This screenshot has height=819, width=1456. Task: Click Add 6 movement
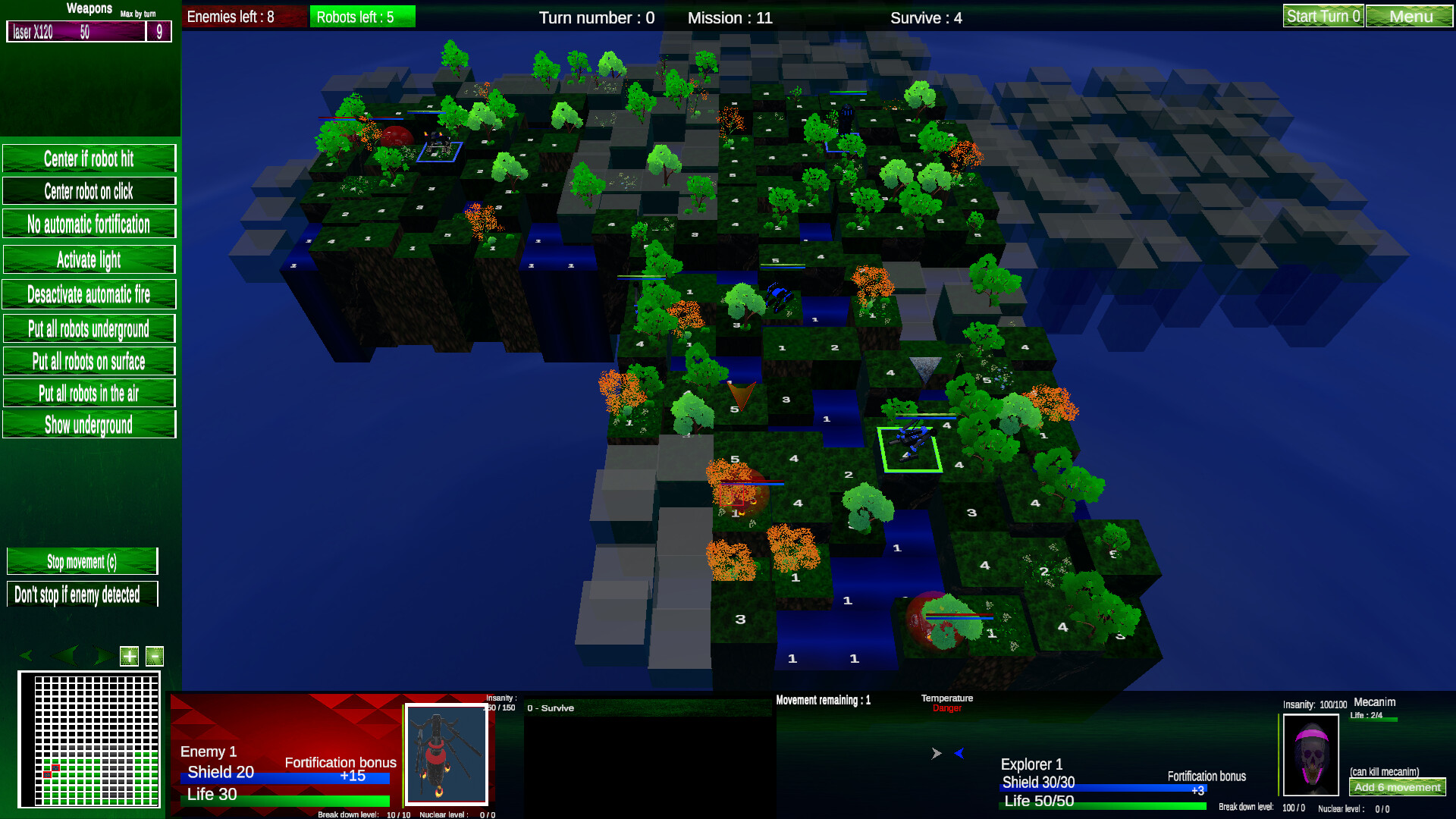[1399, 788]
